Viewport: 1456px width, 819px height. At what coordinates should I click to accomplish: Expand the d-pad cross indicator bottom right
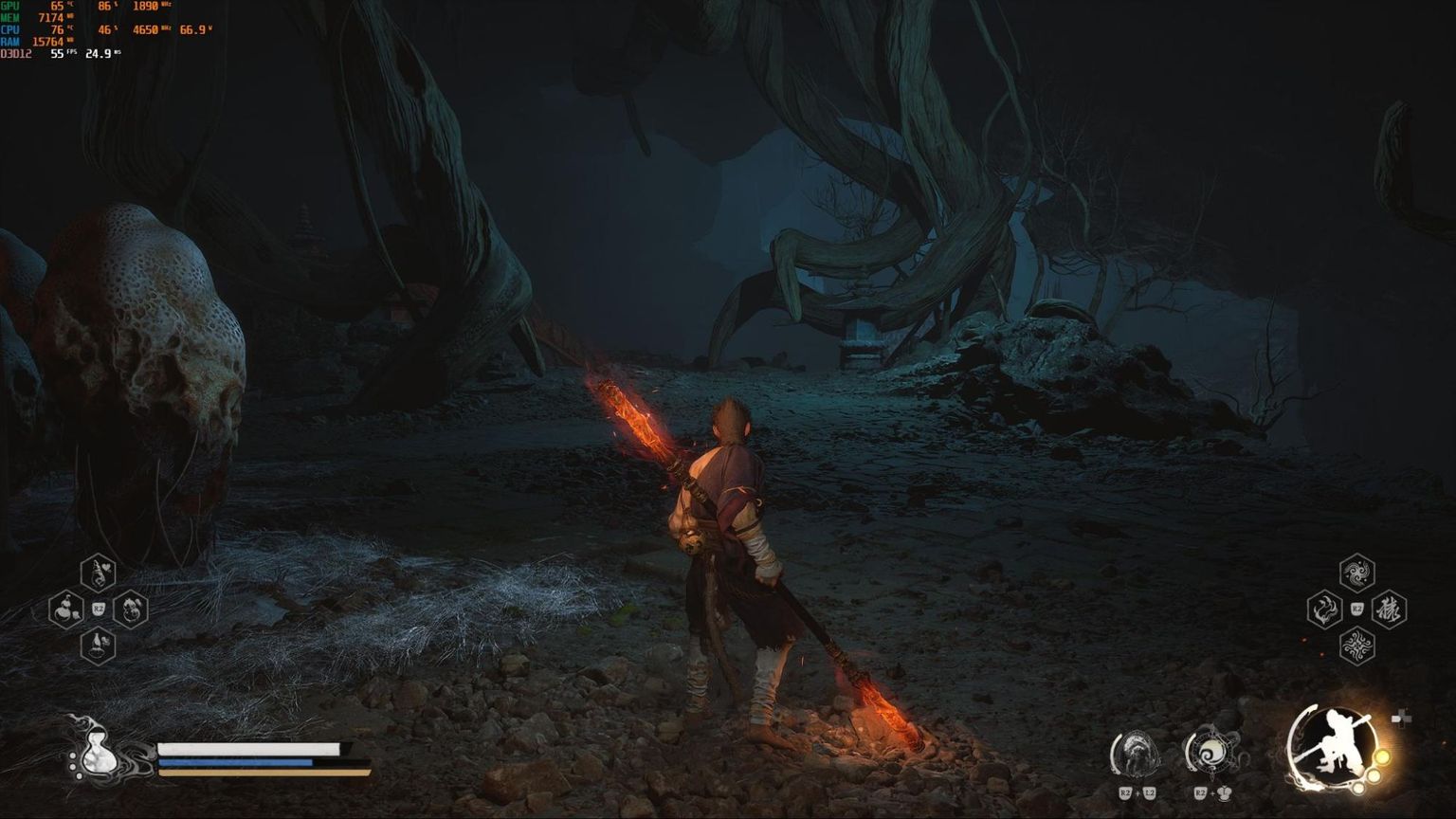(1401, 718)
